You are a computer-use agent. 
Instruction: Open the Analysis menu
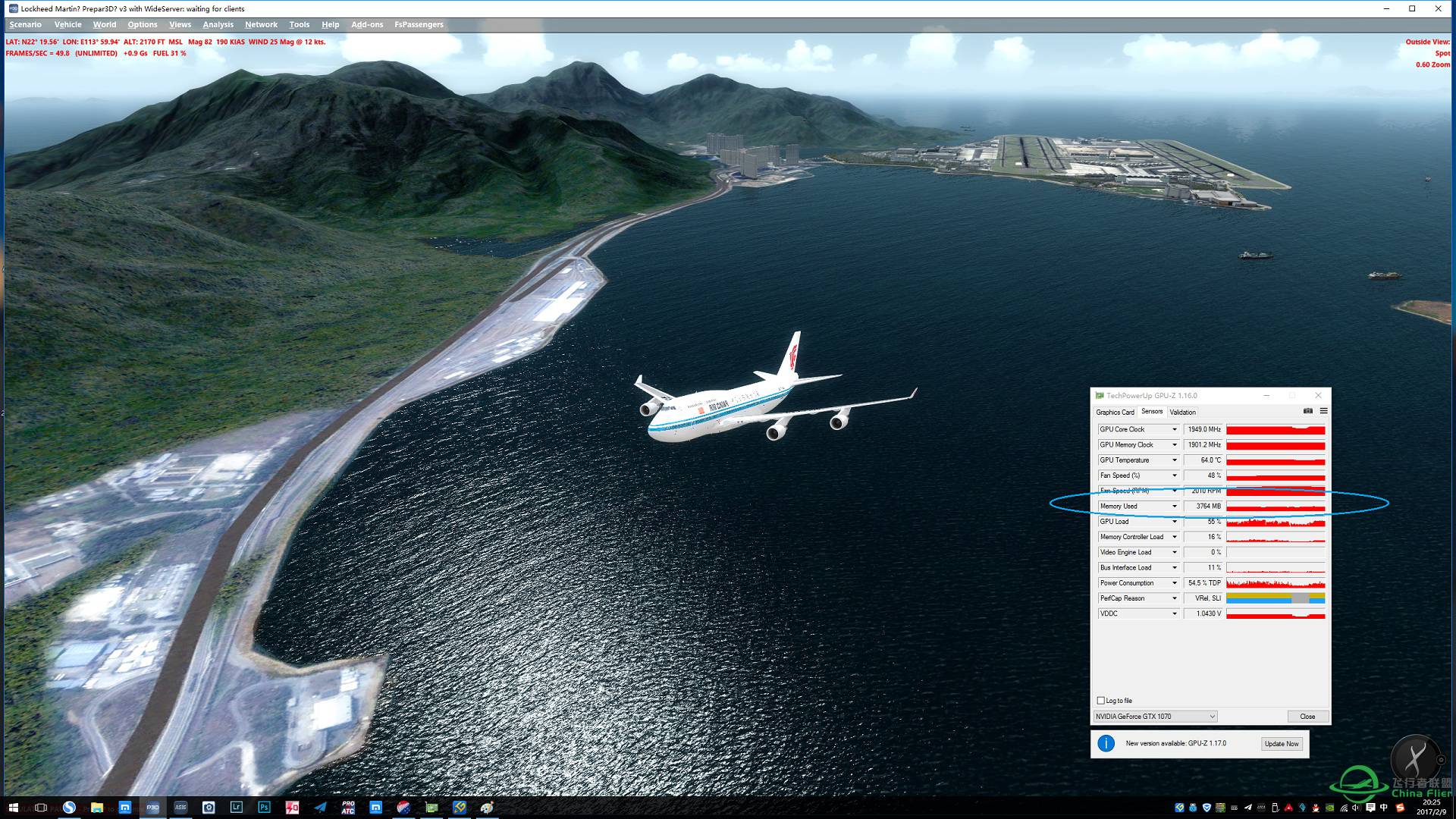218,24
